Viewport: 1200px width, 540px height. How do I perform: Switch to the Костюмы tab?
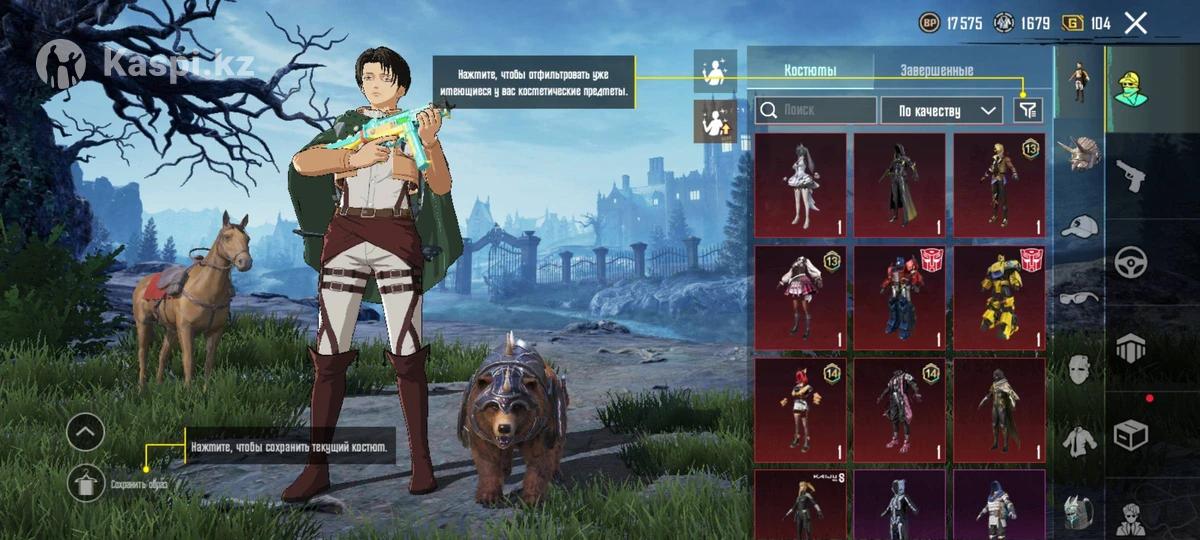[x=810, y=71]
